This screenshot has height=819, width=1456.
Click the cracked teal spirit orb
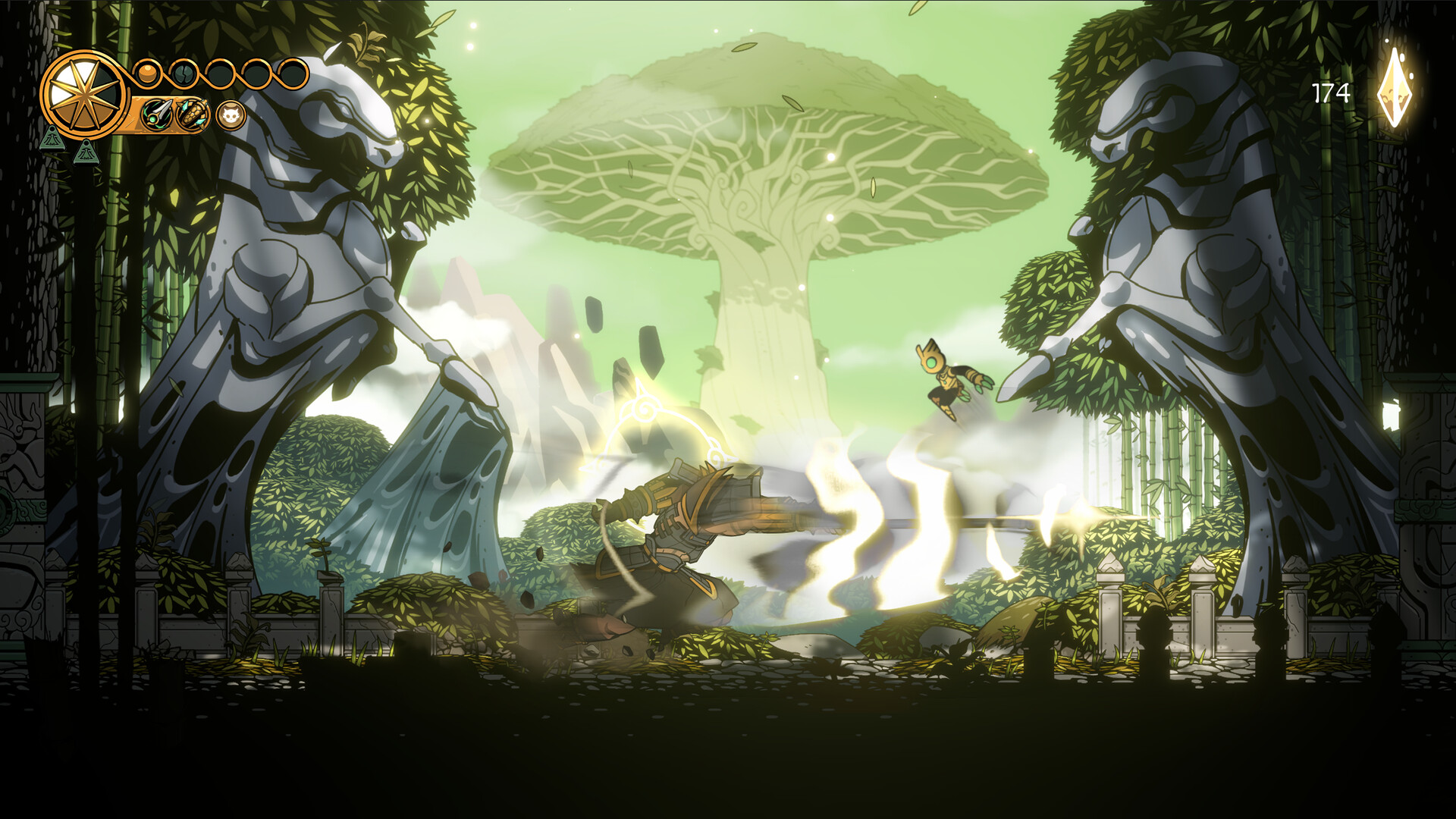point(184,74)
